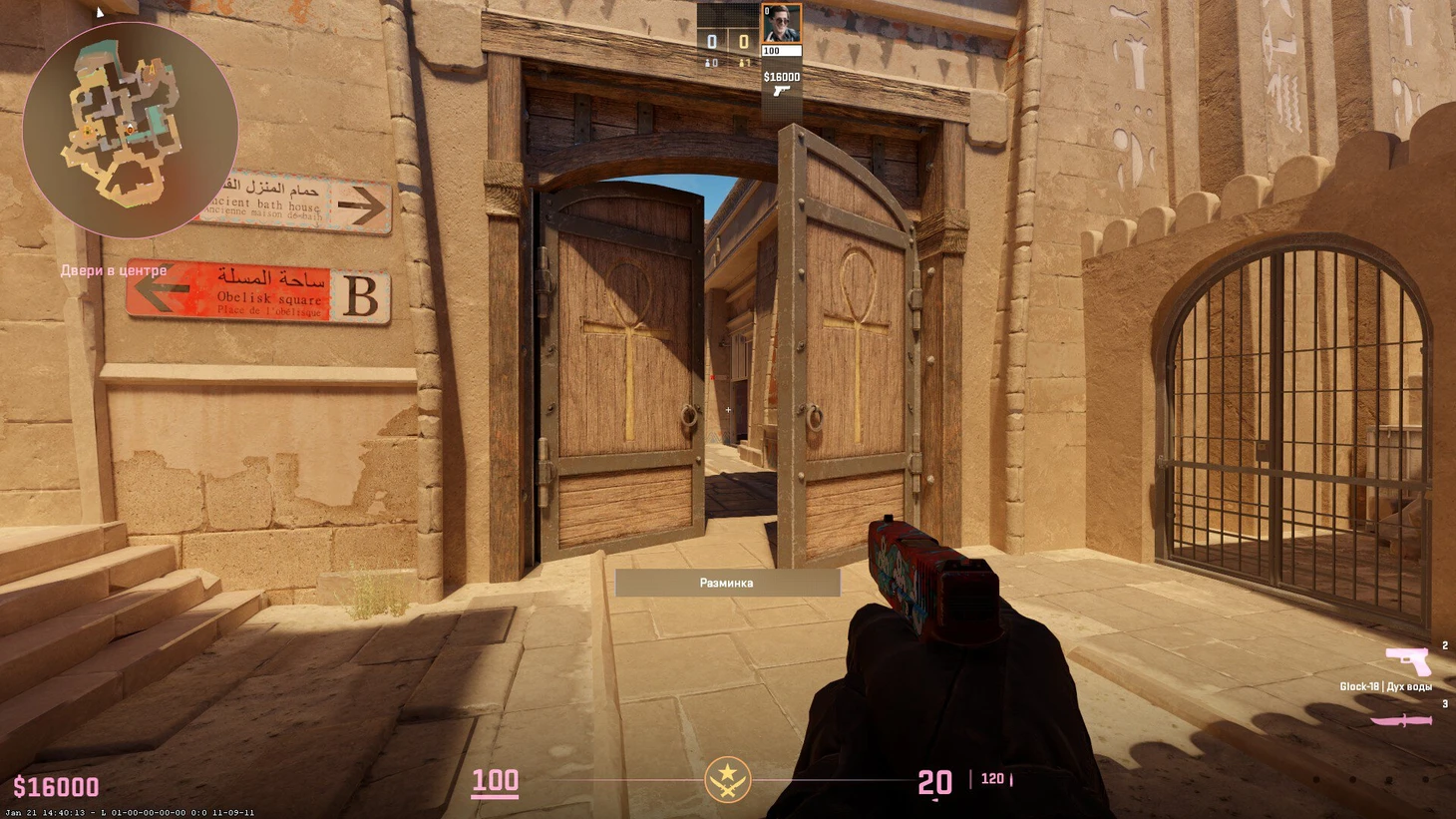Click the Разминка warmup banner
The height and width of the screenshot is (819, 1456).
[x=727, y=583]
